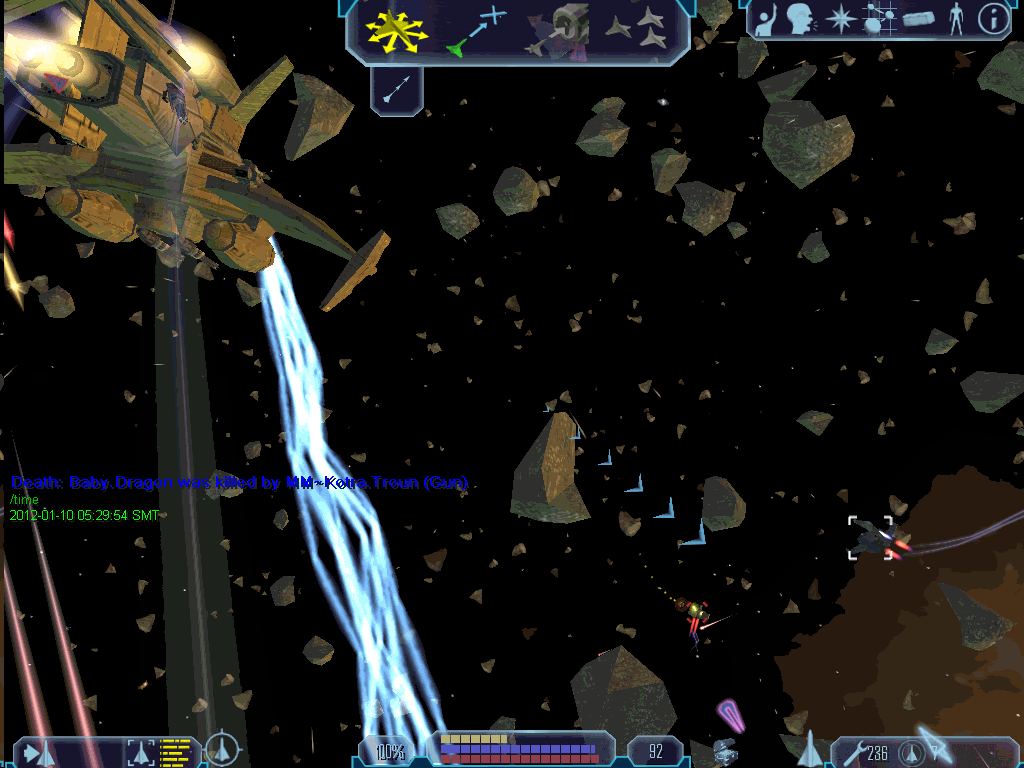Select the bracketed ship target icon

141,750
